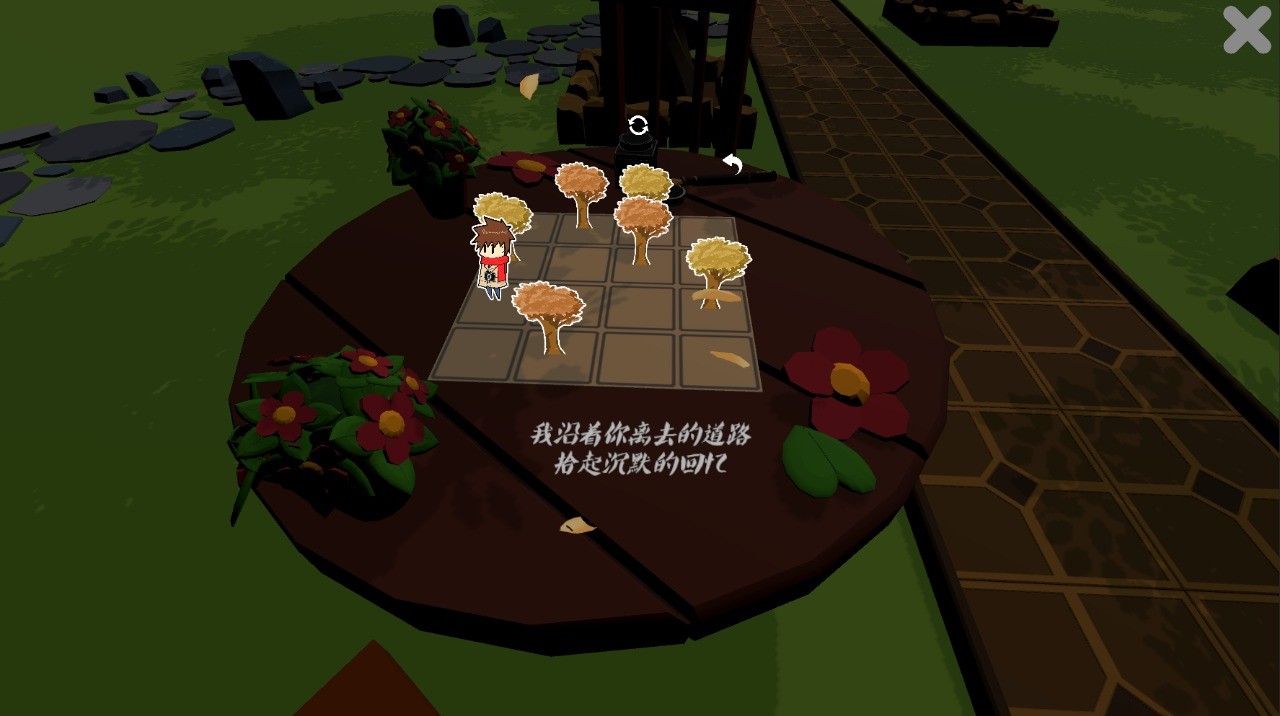Undo the last move with the curved arrow
The height and width of the screenshot is (716, 1280).
click(733, 164)
